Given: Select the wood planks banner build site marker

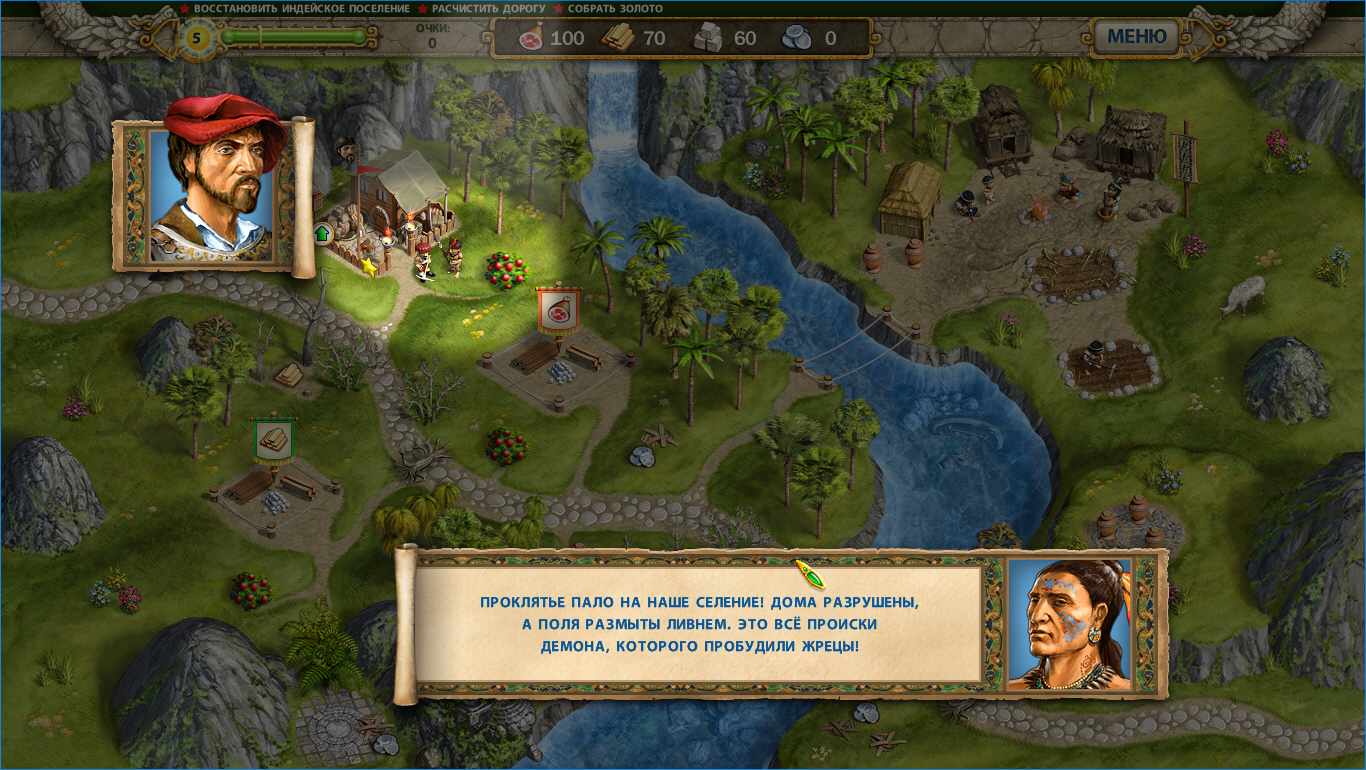Looking at the screenshot, I should tap(272, 439).
